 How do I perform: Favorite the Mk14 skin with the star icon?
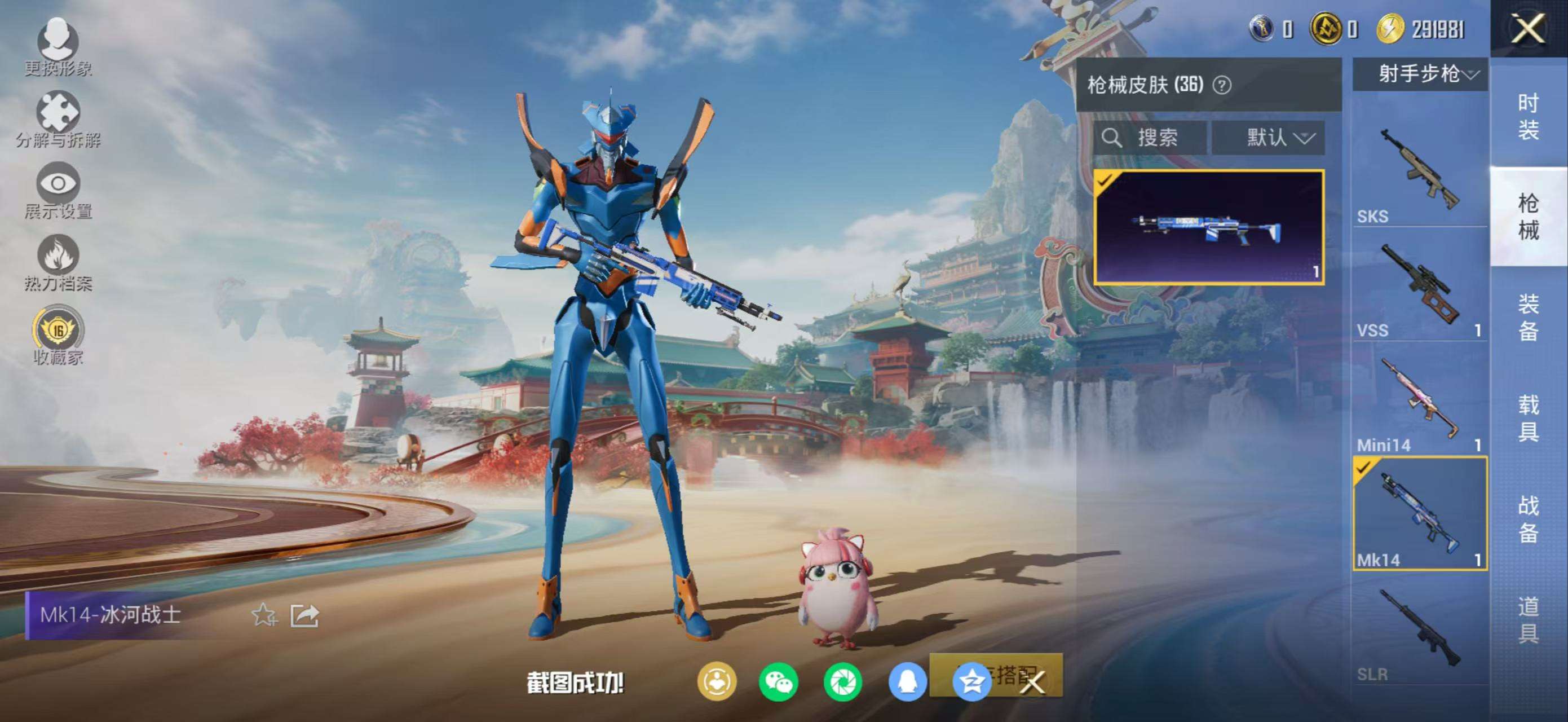(264, 615)
